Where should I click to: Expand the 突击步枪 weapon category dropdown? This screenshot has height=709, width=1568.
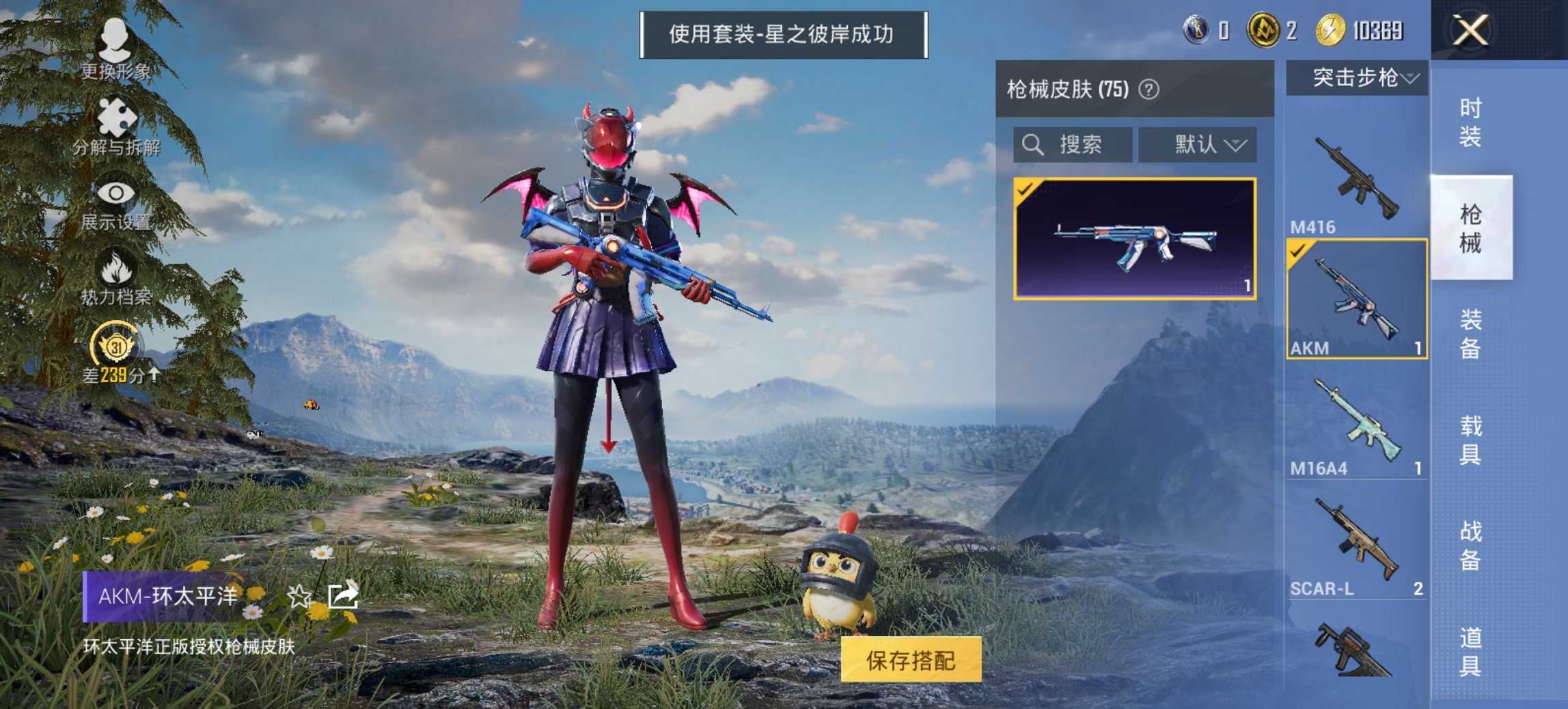1358,77
